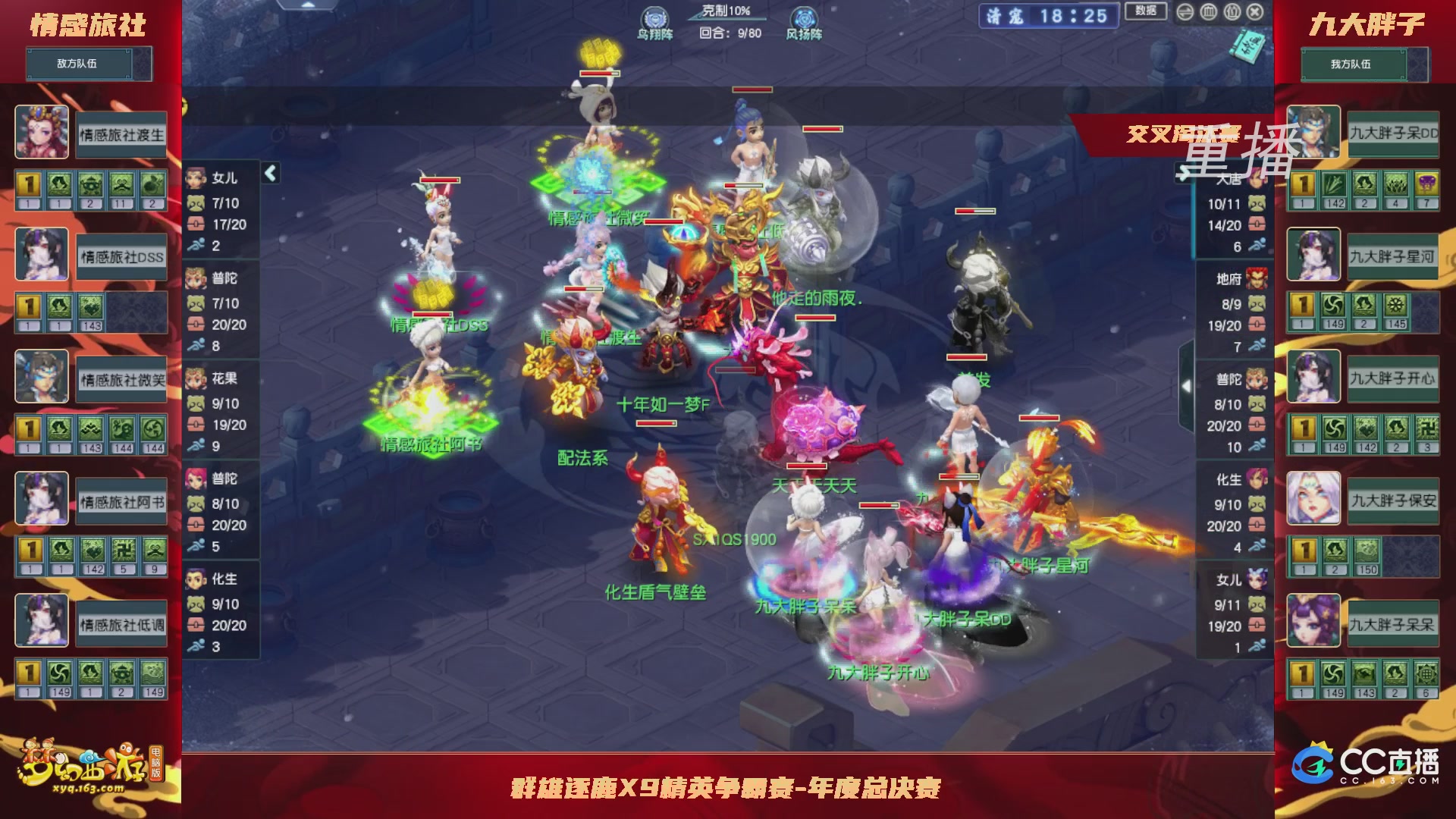The width and height of the screenshot is (1456, 819).
Task: Collapse the left team stats panel chevron
Action: coord(269,173)
